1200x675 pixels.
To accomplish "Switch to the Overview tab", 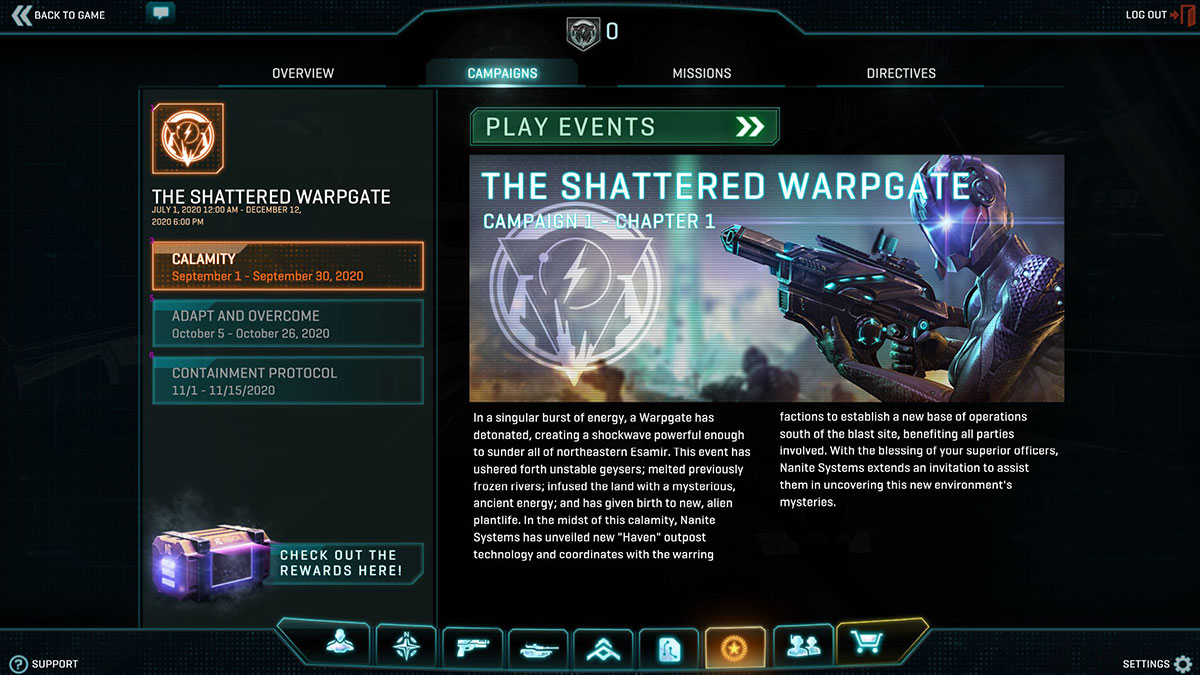I will pyautogui.click(x=303, y=73).
